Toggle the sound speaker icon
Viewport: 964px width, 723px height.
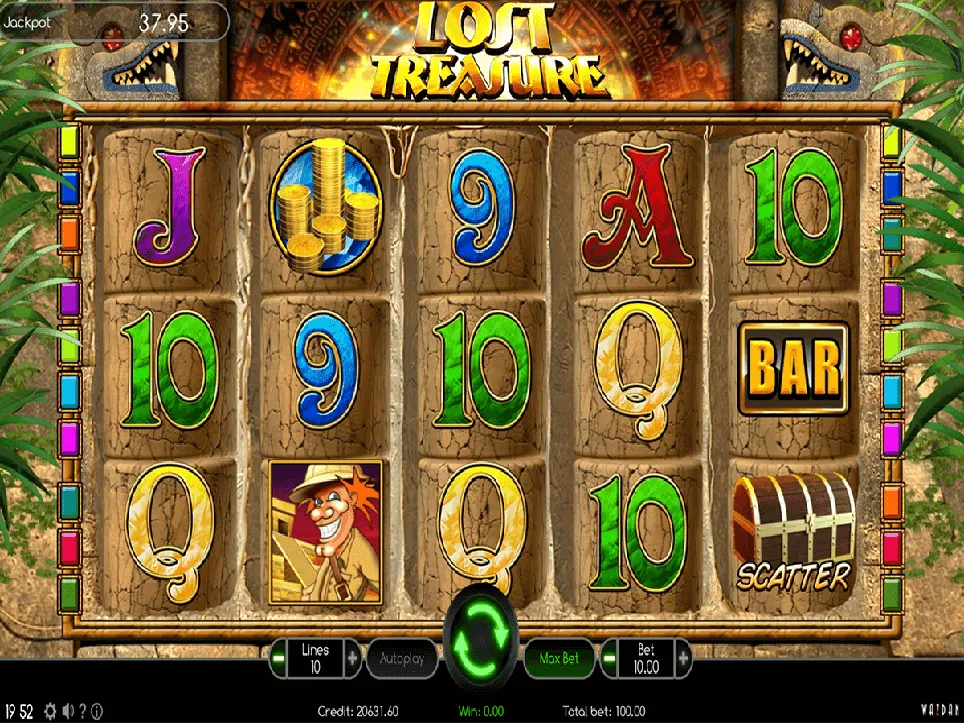coord(70,712)
